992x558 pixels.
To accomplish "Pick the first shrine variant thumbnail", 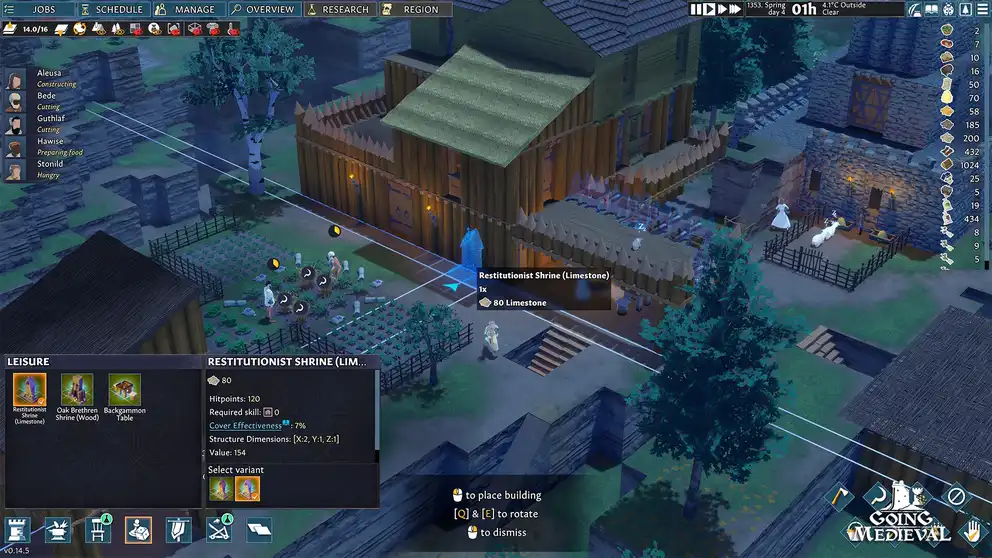I will tap(220, 488).
